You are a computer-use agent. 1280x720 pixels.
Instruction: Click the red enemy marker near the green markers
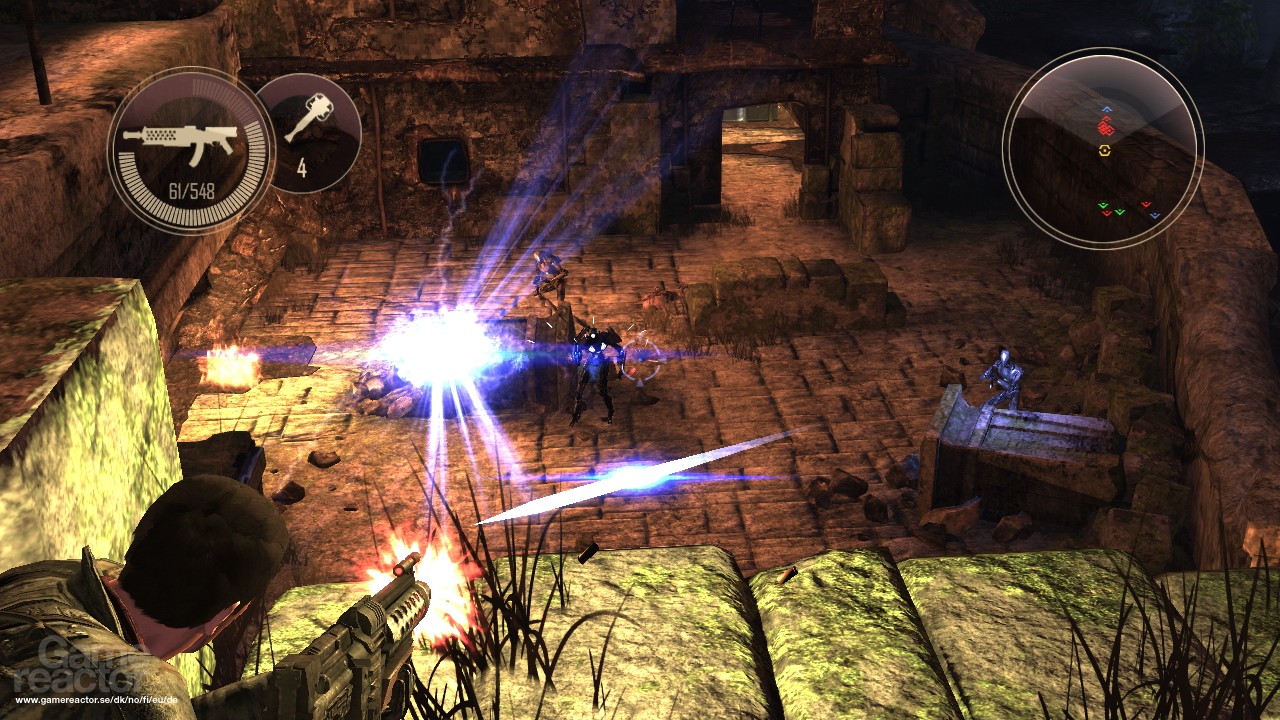coord(1107,215)
